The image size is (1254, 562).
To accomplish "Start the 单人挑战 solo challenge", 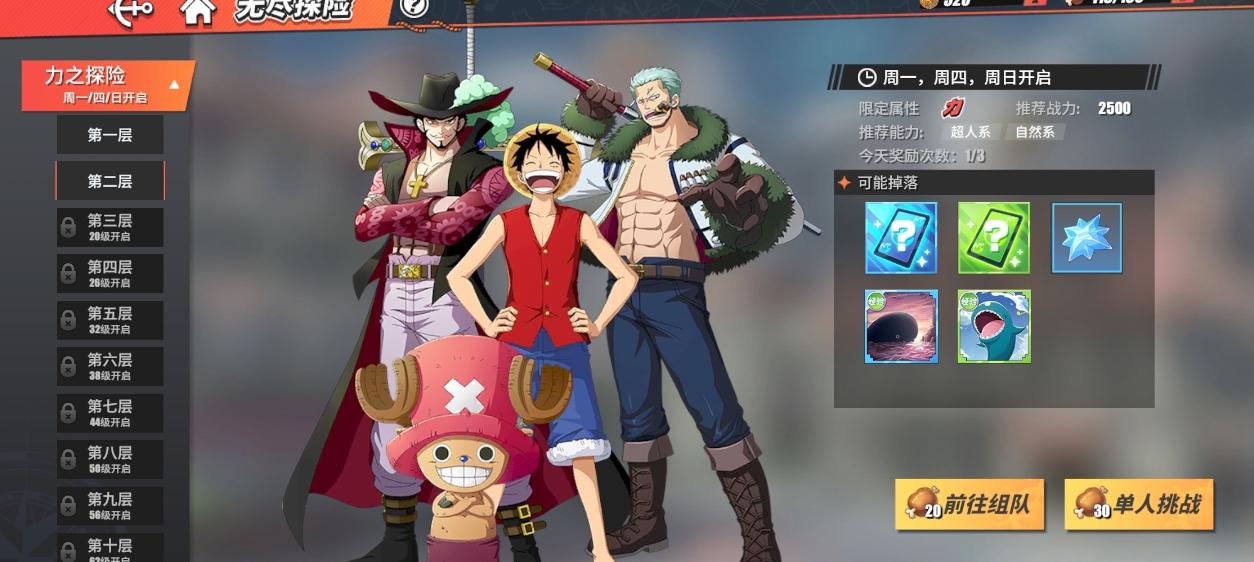I will coord(1139,505).
